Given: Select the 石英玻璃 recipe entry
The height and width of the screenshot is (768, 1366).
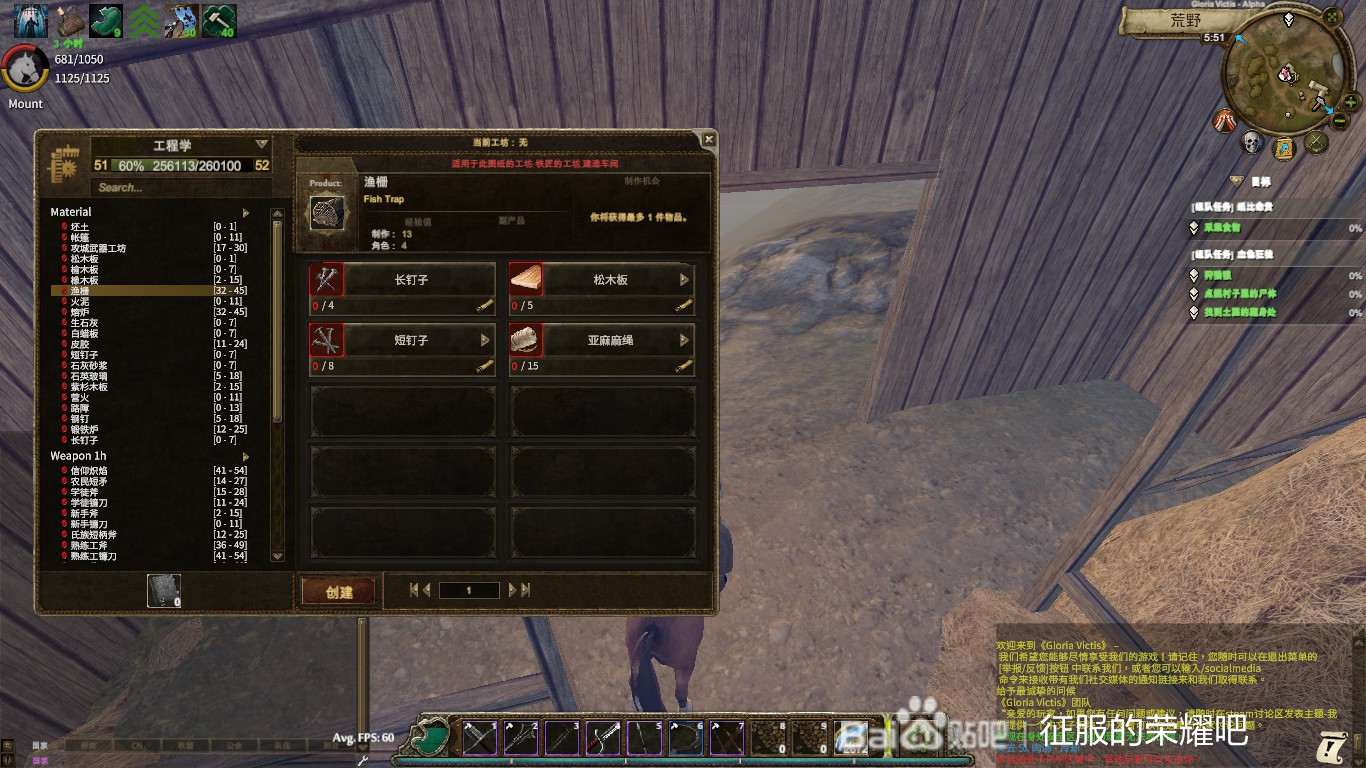Looking at the screenshot, I should pyautogui.click(x=88, y=376).
